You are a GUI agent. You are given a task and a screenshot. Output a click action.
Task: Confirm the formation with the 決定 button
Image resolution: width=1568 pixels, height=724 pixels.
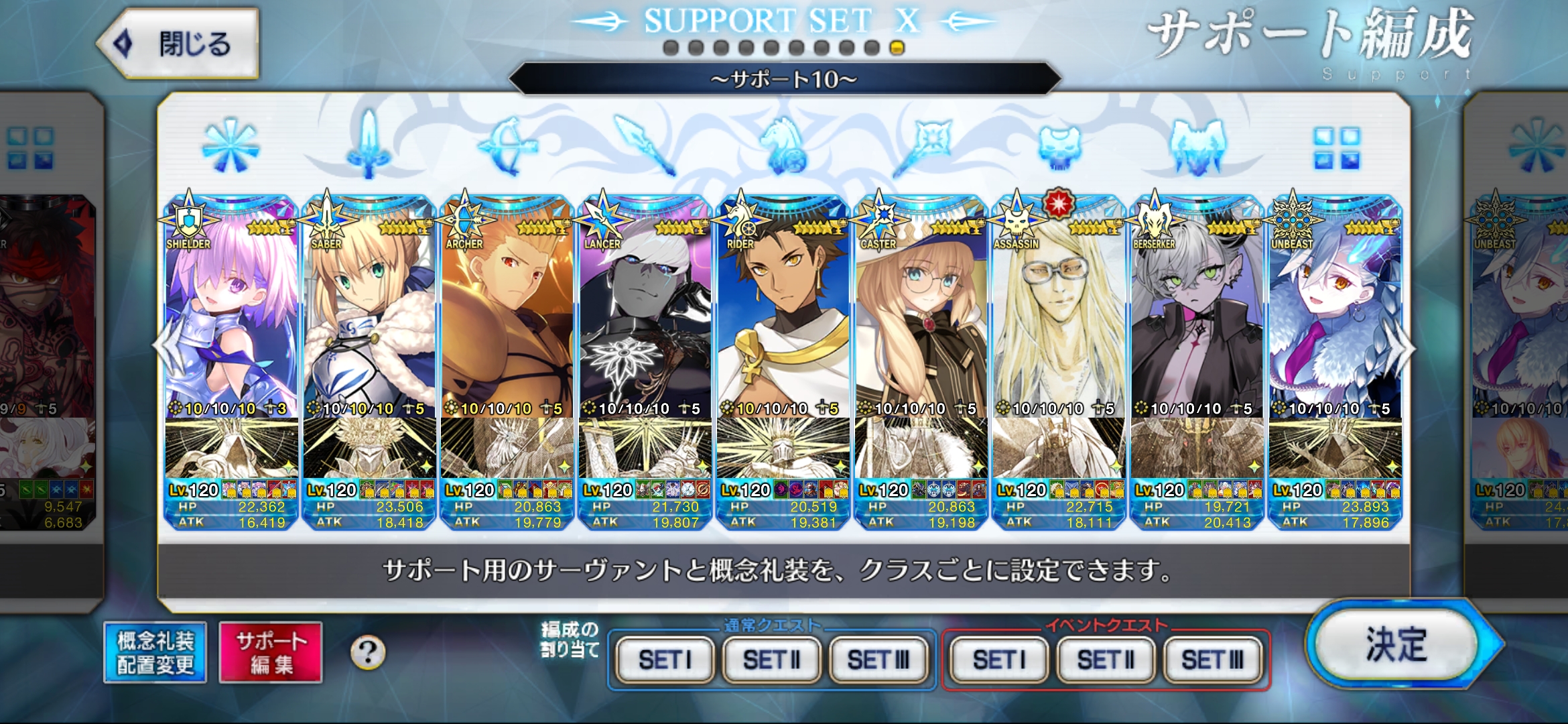click(x=1397, y=645)
